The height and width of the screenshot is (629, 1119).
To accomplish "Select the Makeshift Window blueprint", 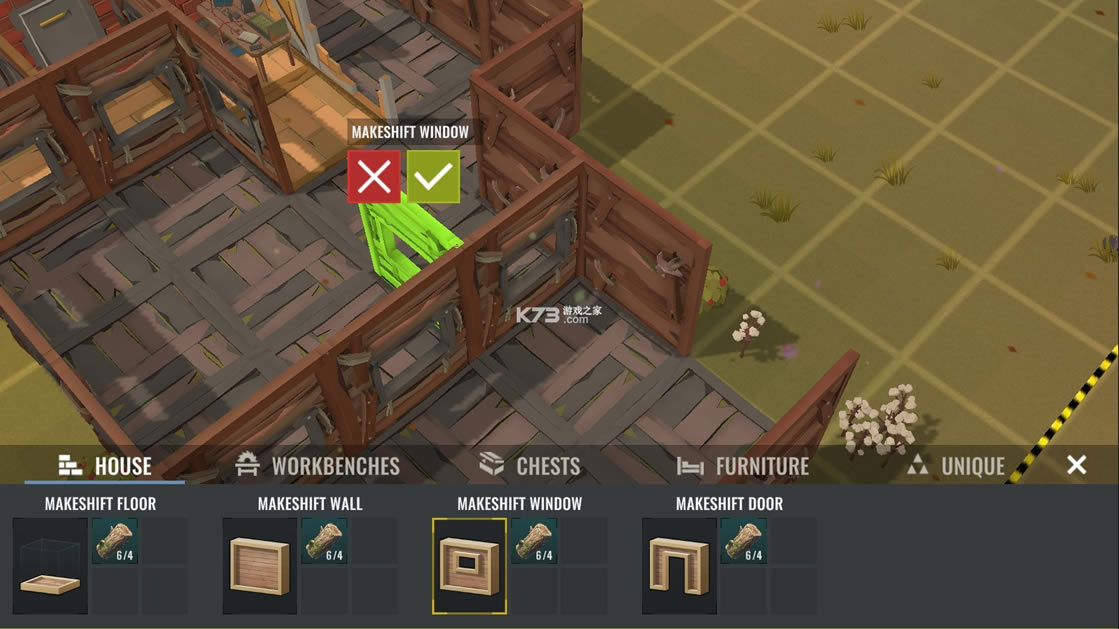I will tap(469, 566).
